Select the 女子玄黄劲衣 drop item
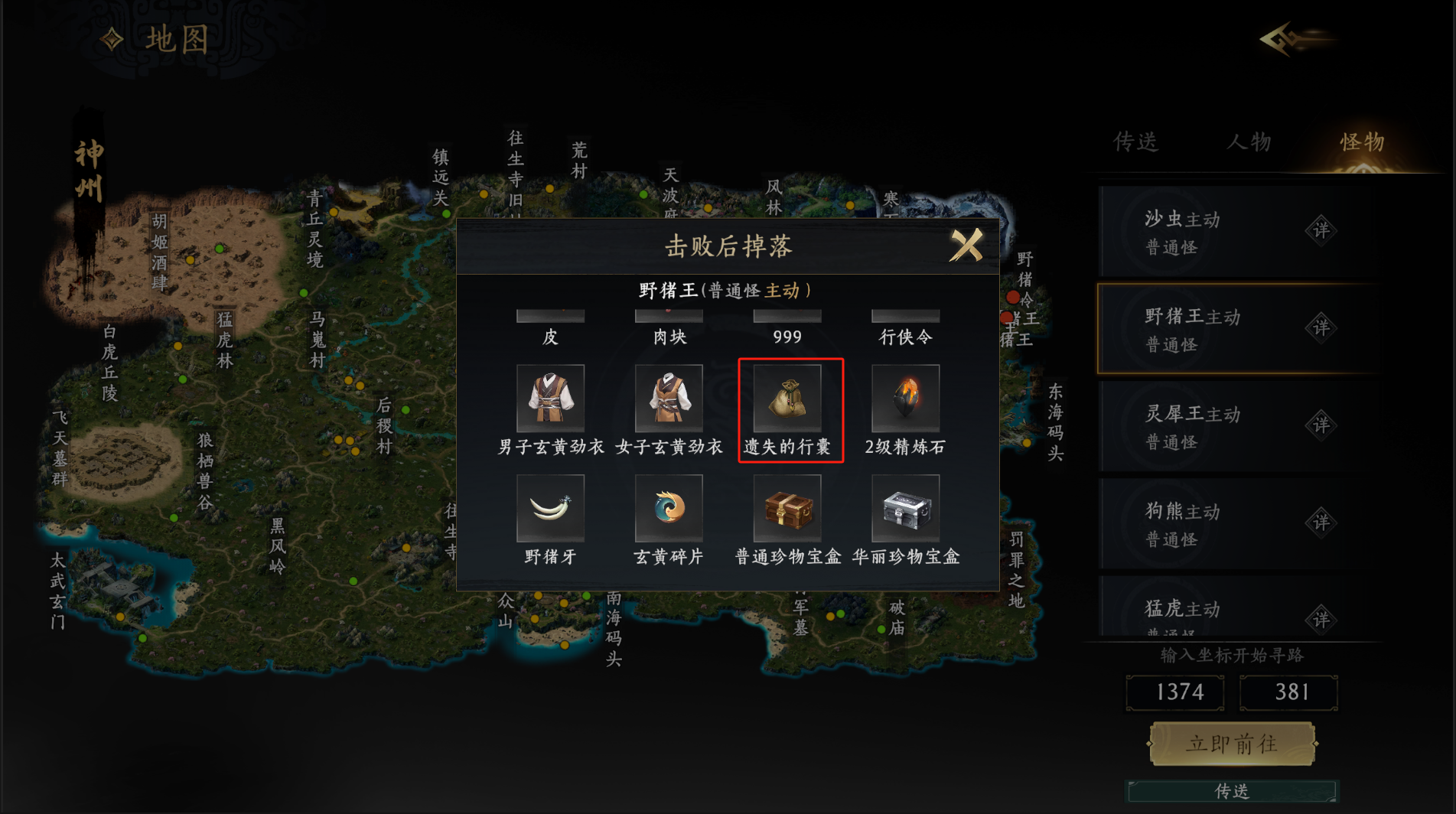The width and height of the screenshot is (1456, 814). coord(669,399)
